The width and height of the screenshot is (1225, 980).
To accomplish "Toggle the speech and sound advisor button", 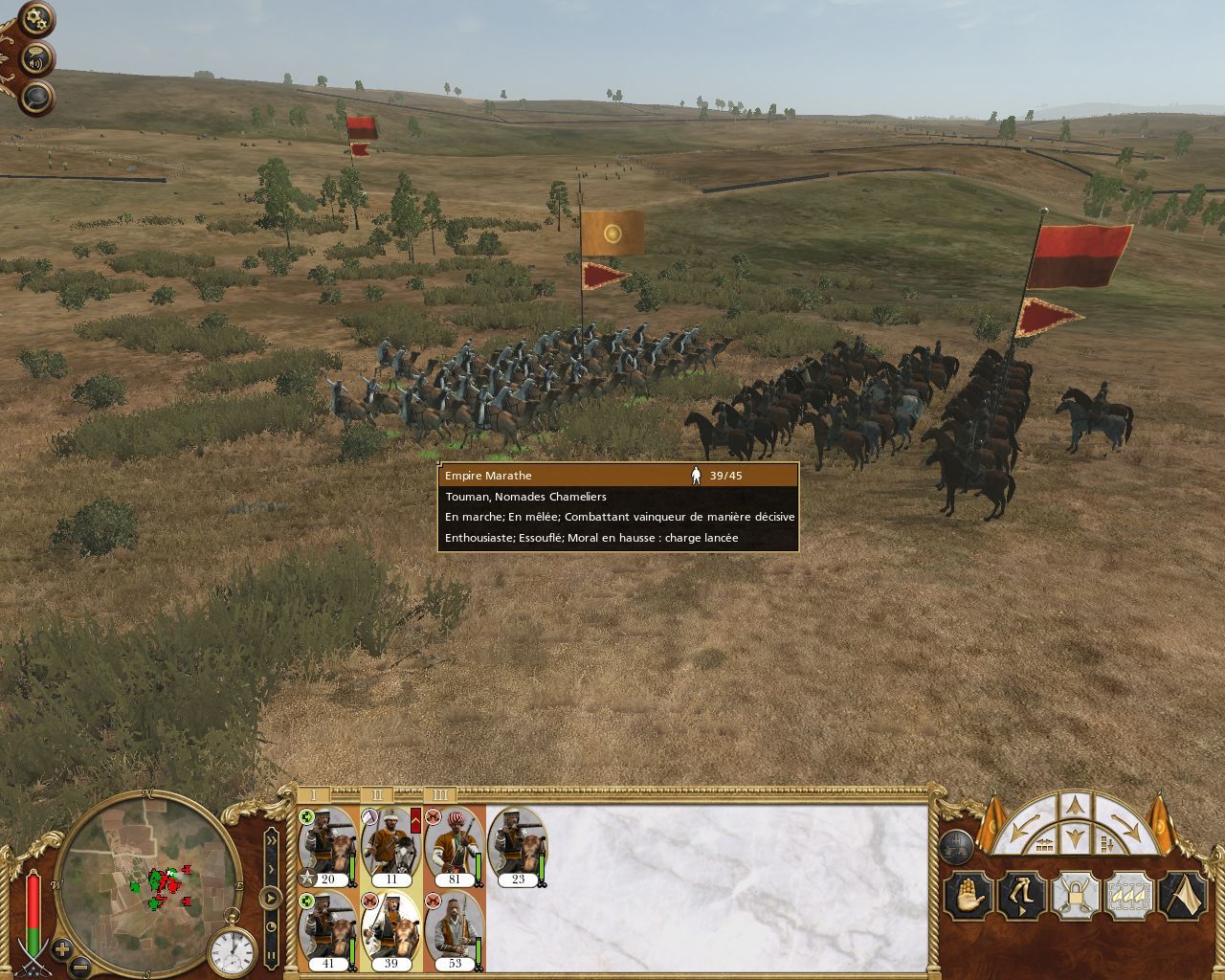I will pyautogui.click(x=36, y=57).
